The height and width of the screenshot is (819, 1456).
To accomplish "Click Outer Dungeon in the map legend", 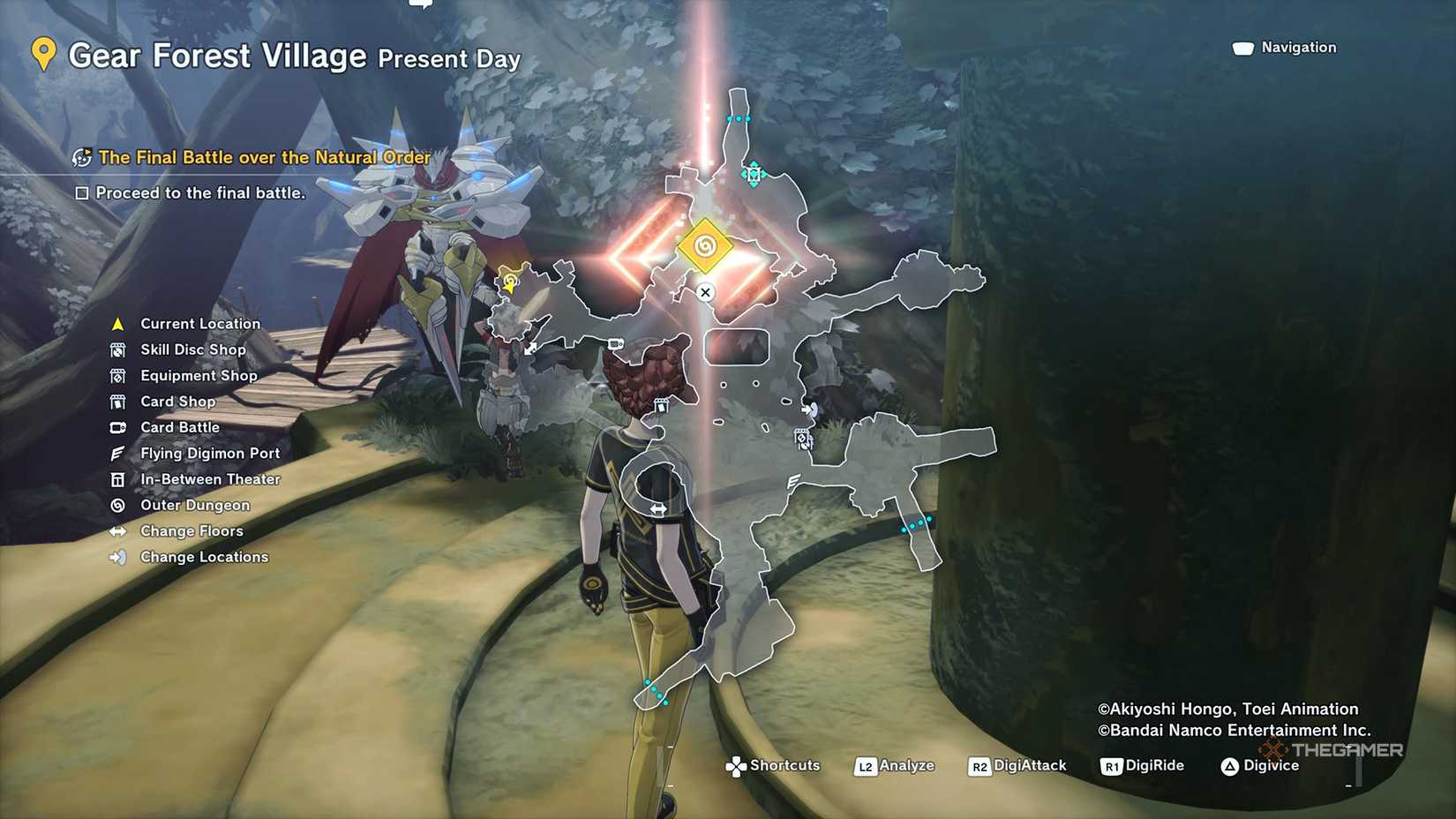I will pyautogui.click(x=194, y=506).
